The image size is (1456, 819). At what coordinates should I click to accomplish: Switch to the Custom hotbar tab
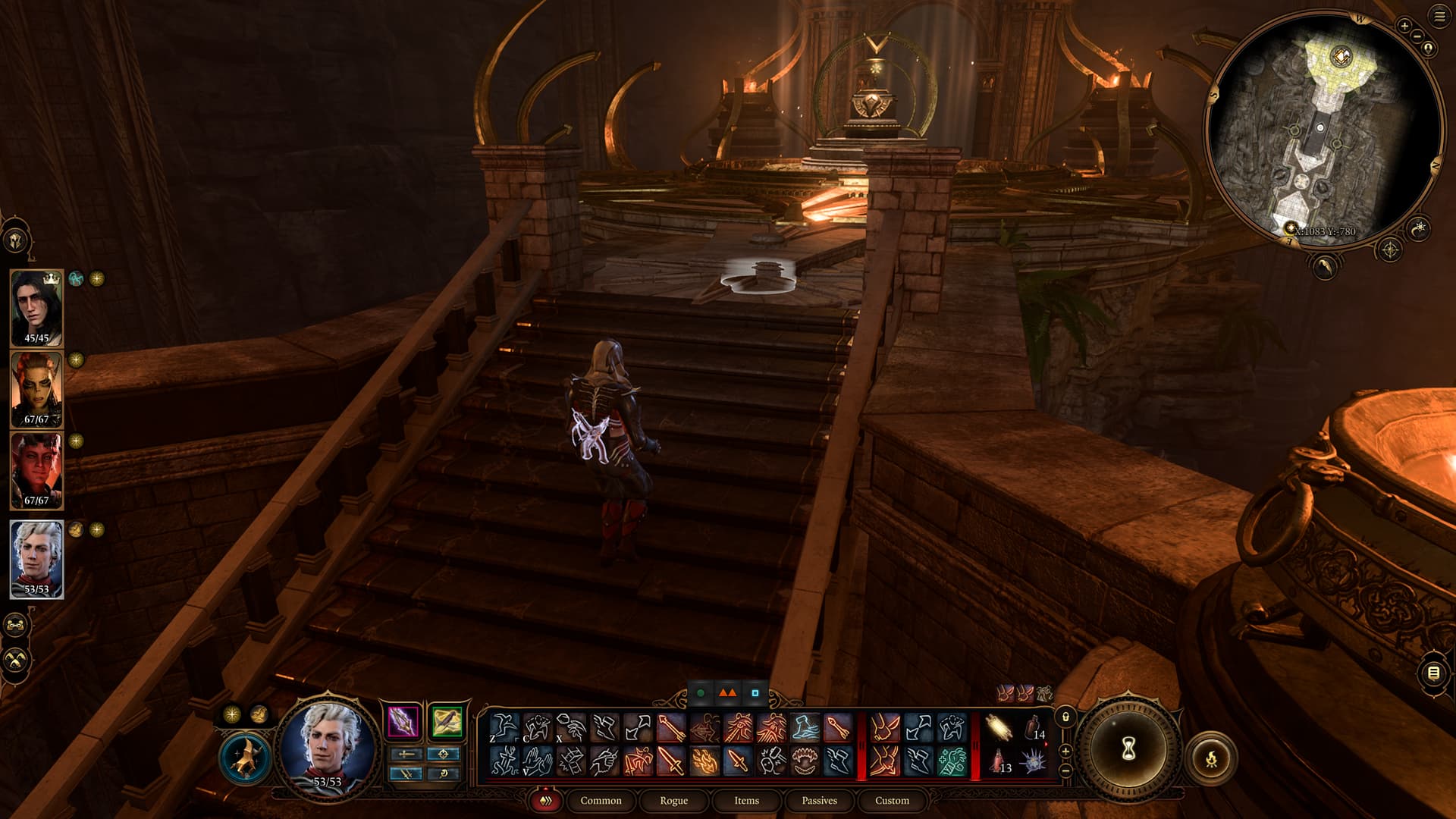pos(892,800)
